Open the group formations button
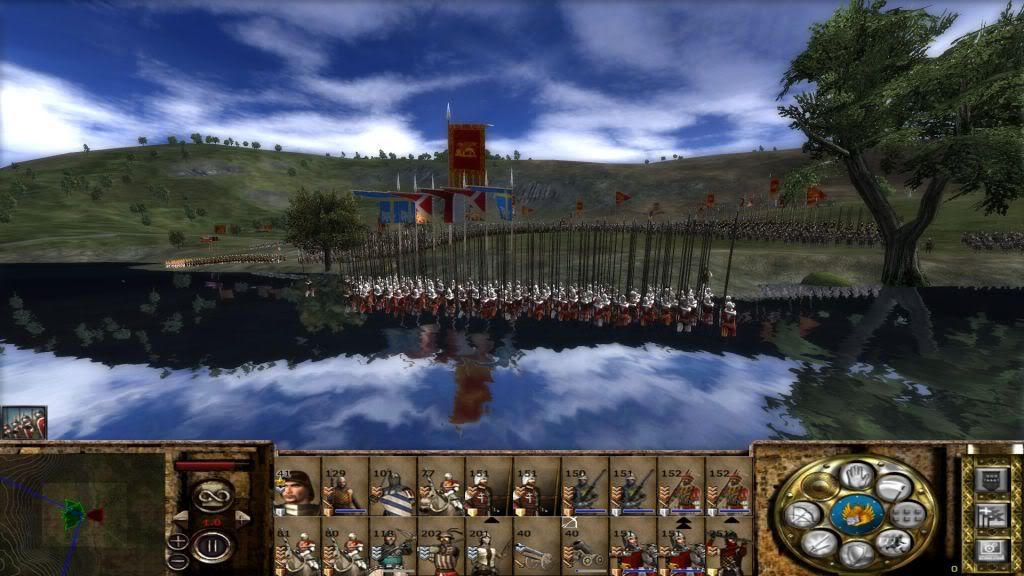 906,515
